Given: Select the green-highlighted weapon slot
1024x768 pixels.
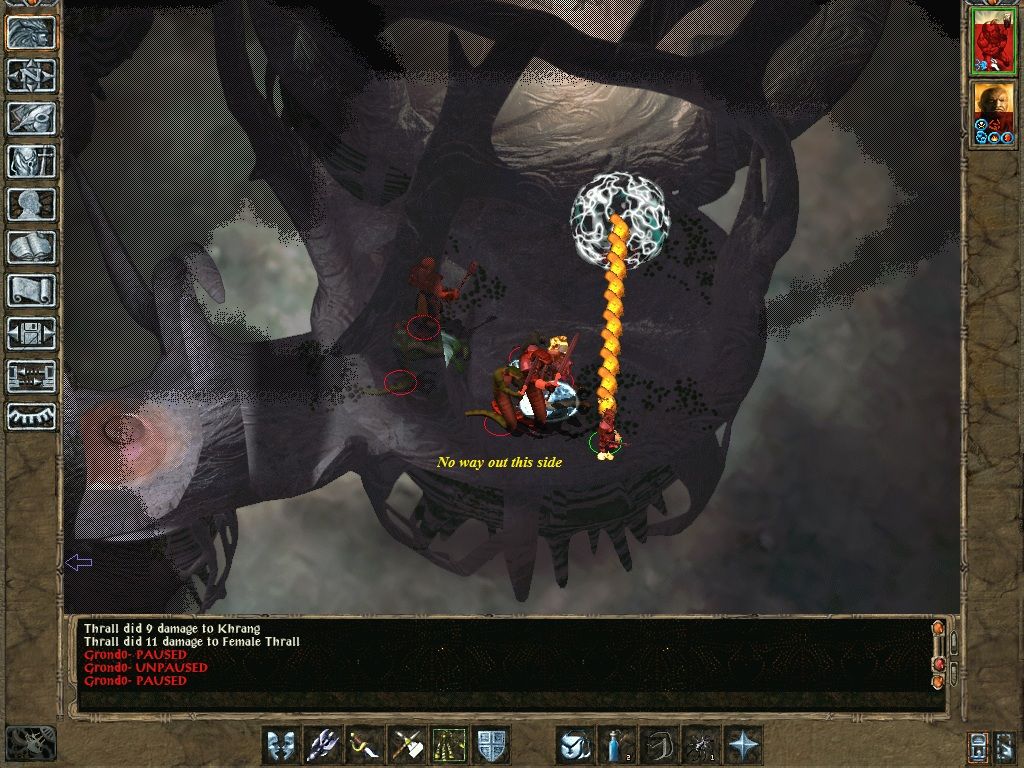Looking at the screenshot, I should coord(449,745).
